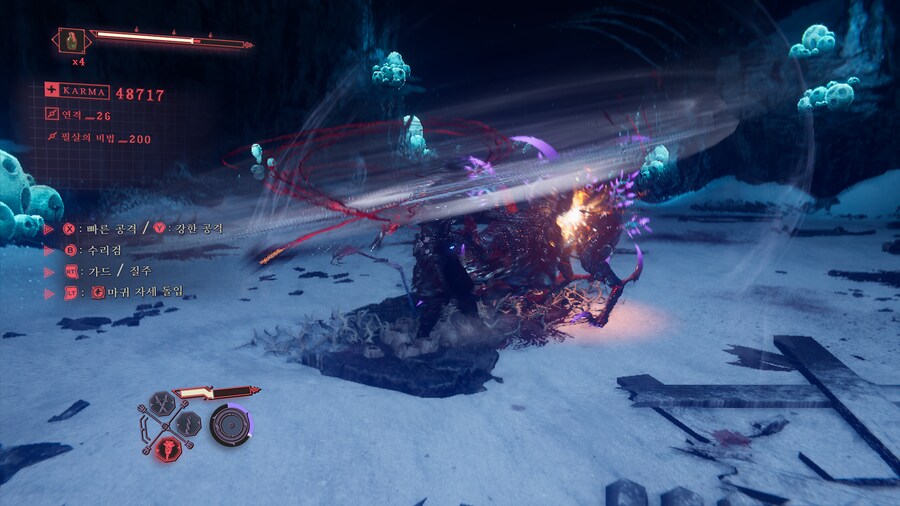
Task: Click the Karma shuriken emblem
Action: tap(51, 90)
